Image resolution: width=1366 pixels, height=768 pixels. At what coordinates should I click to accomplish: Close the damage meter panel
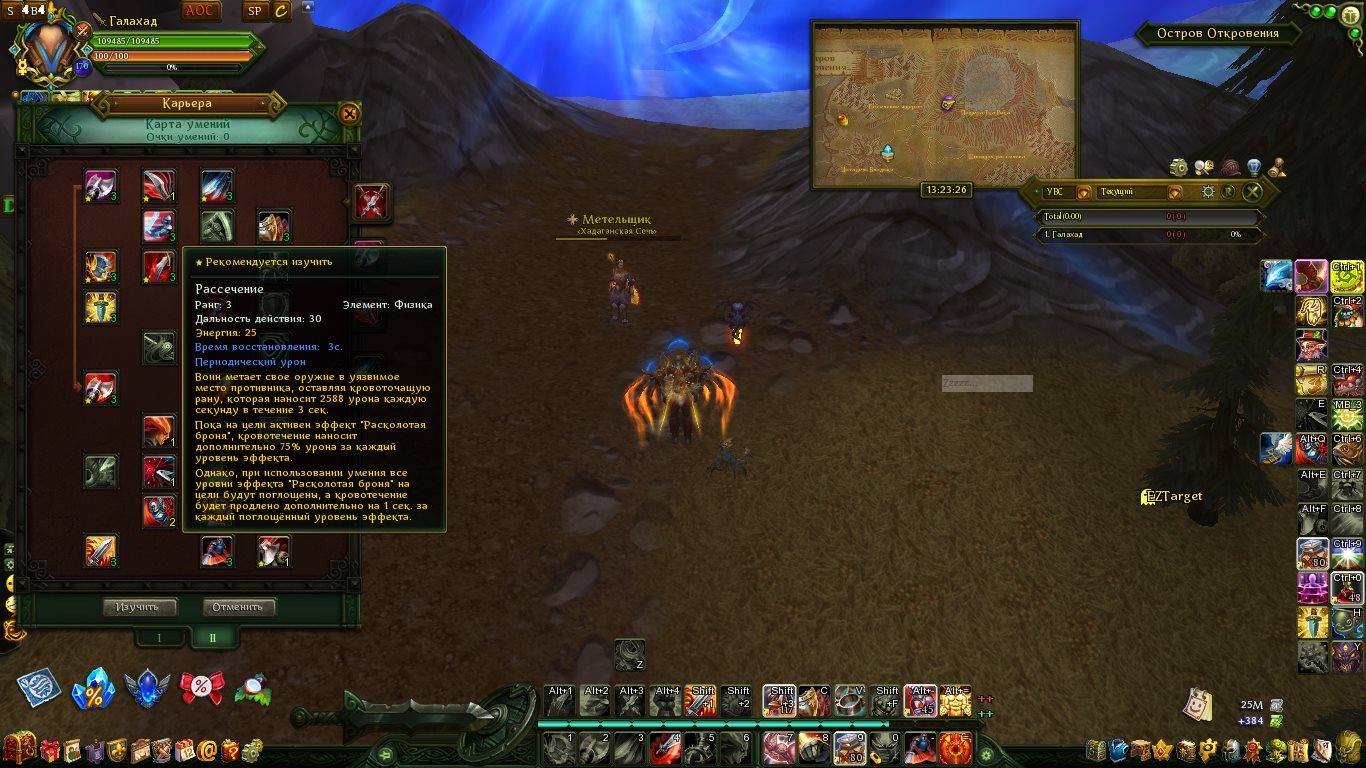tap(1252, 192)
